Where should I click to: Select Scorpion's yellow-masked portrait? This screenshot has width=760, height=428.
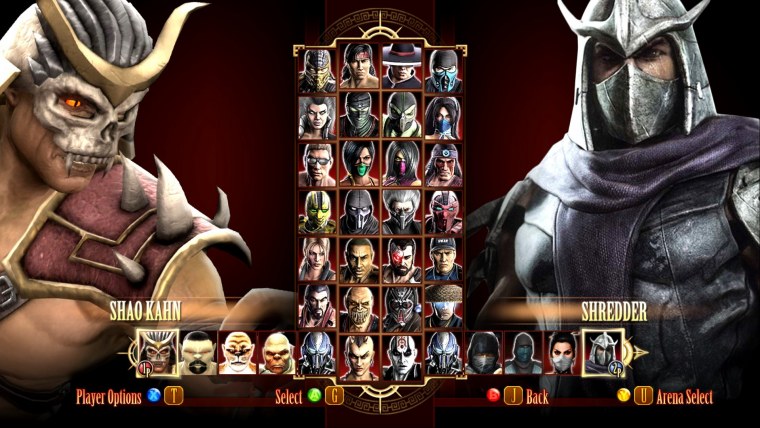coord(317,69)
